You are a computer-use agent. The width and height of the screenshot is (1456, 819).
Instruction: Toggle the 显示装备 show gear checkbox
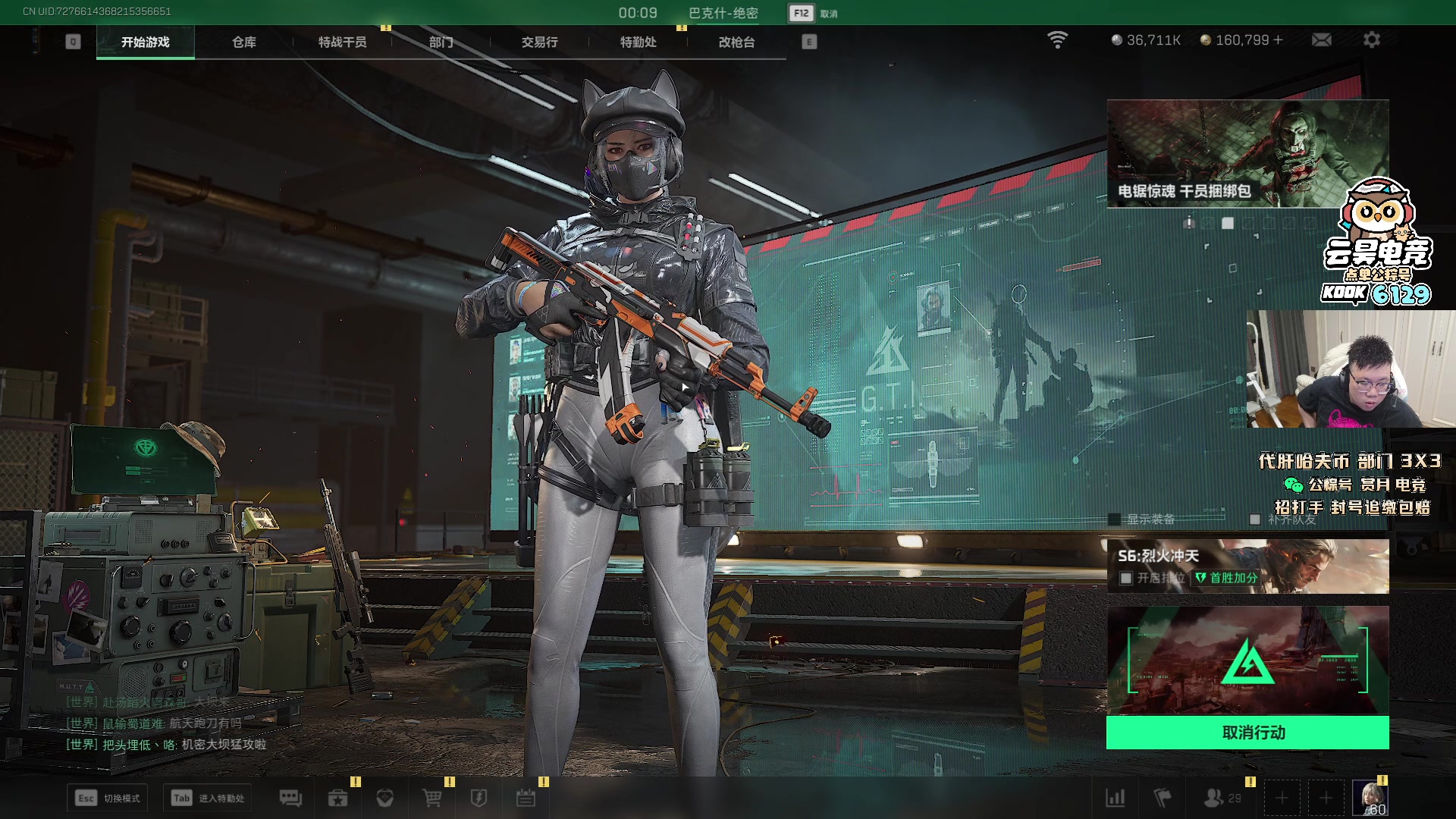click(1114, 519)
